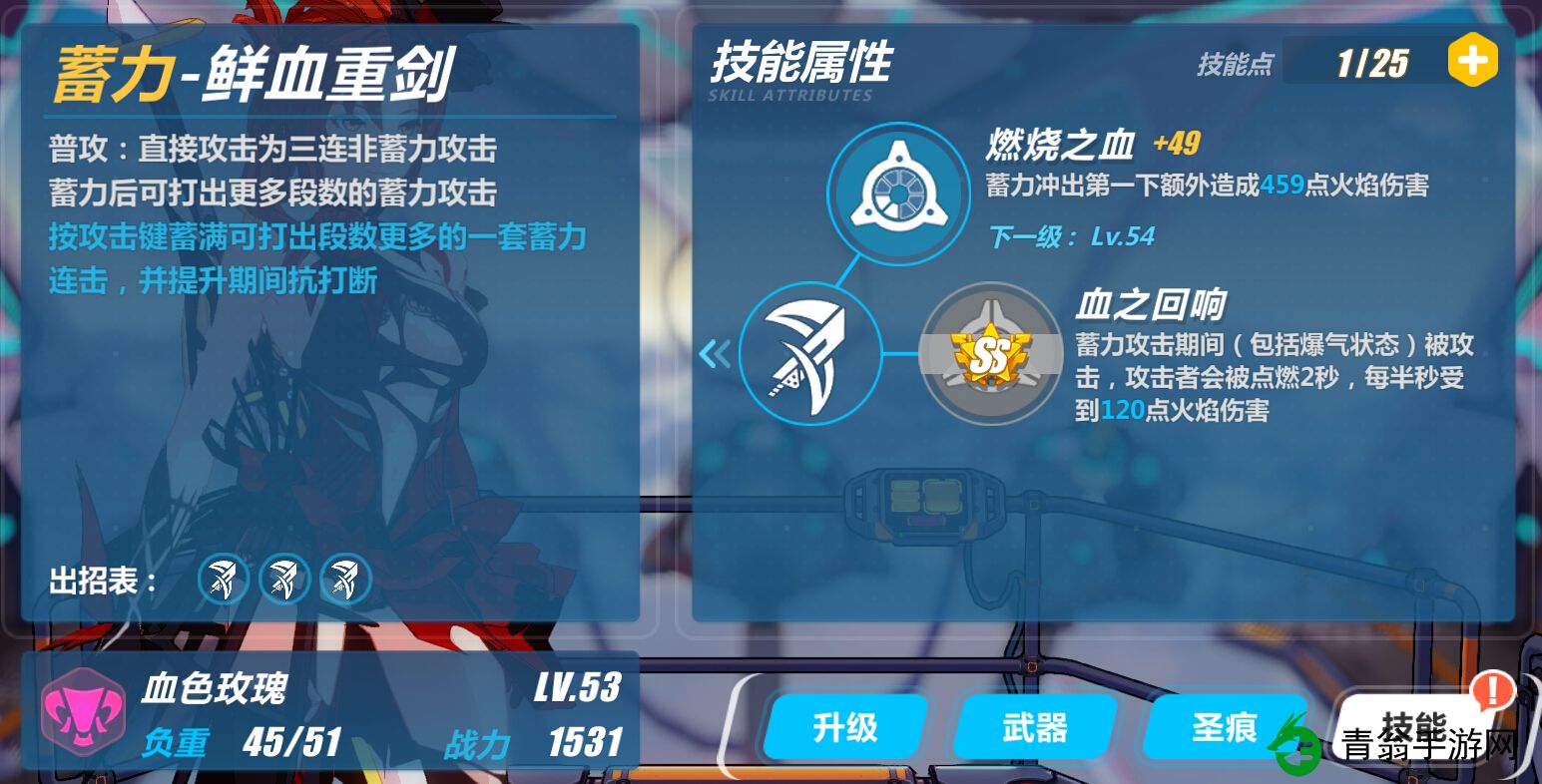This screenshot has width=1542, height=784.
Task: Select the central charged attack skill icon
Action: pos(810,354)
